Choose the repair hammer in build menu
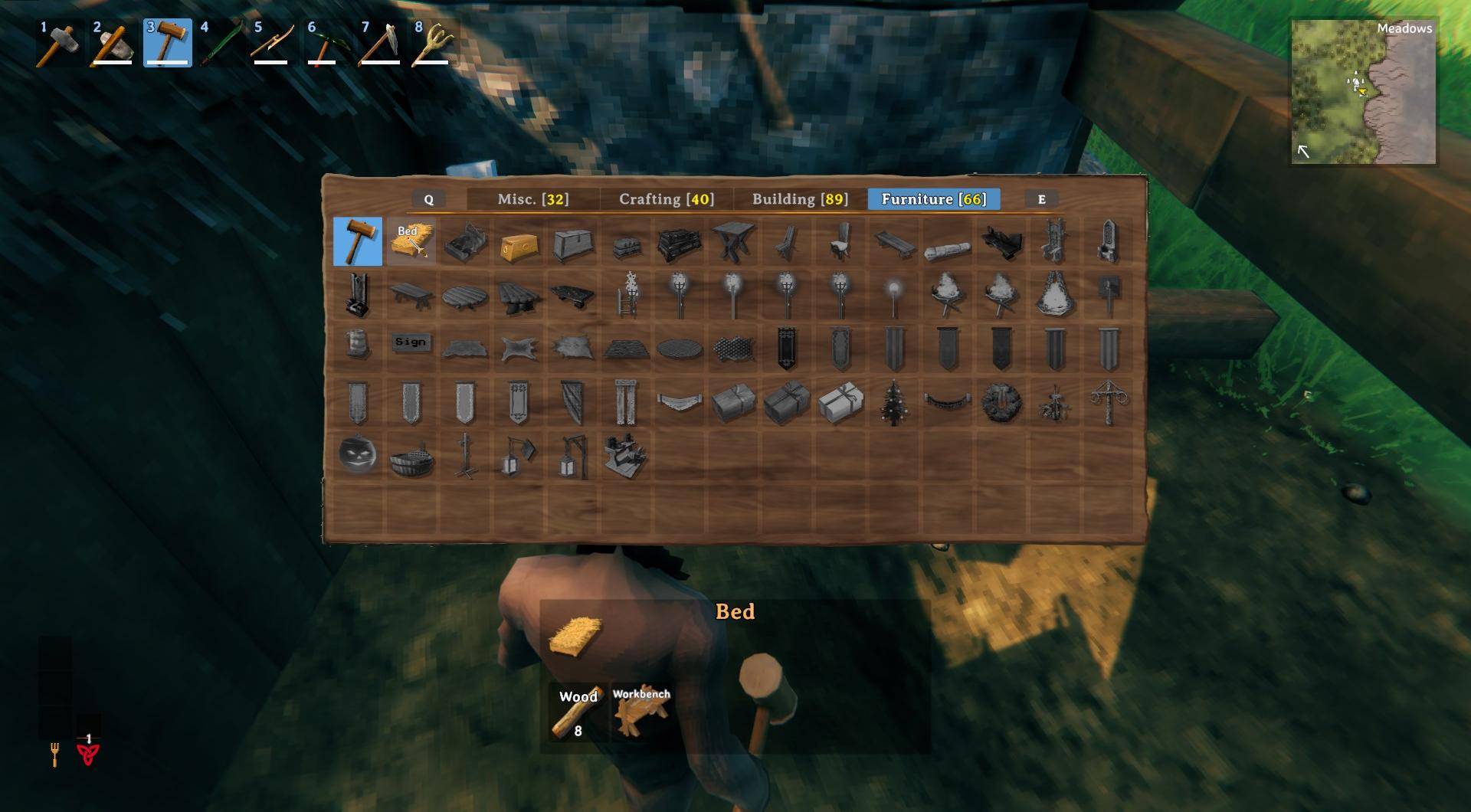 click(x=358, y=241)
